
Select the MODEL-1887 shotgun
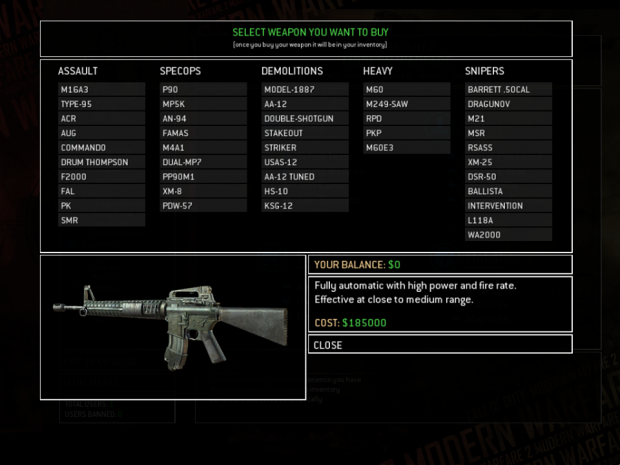[x=305, y=89]
